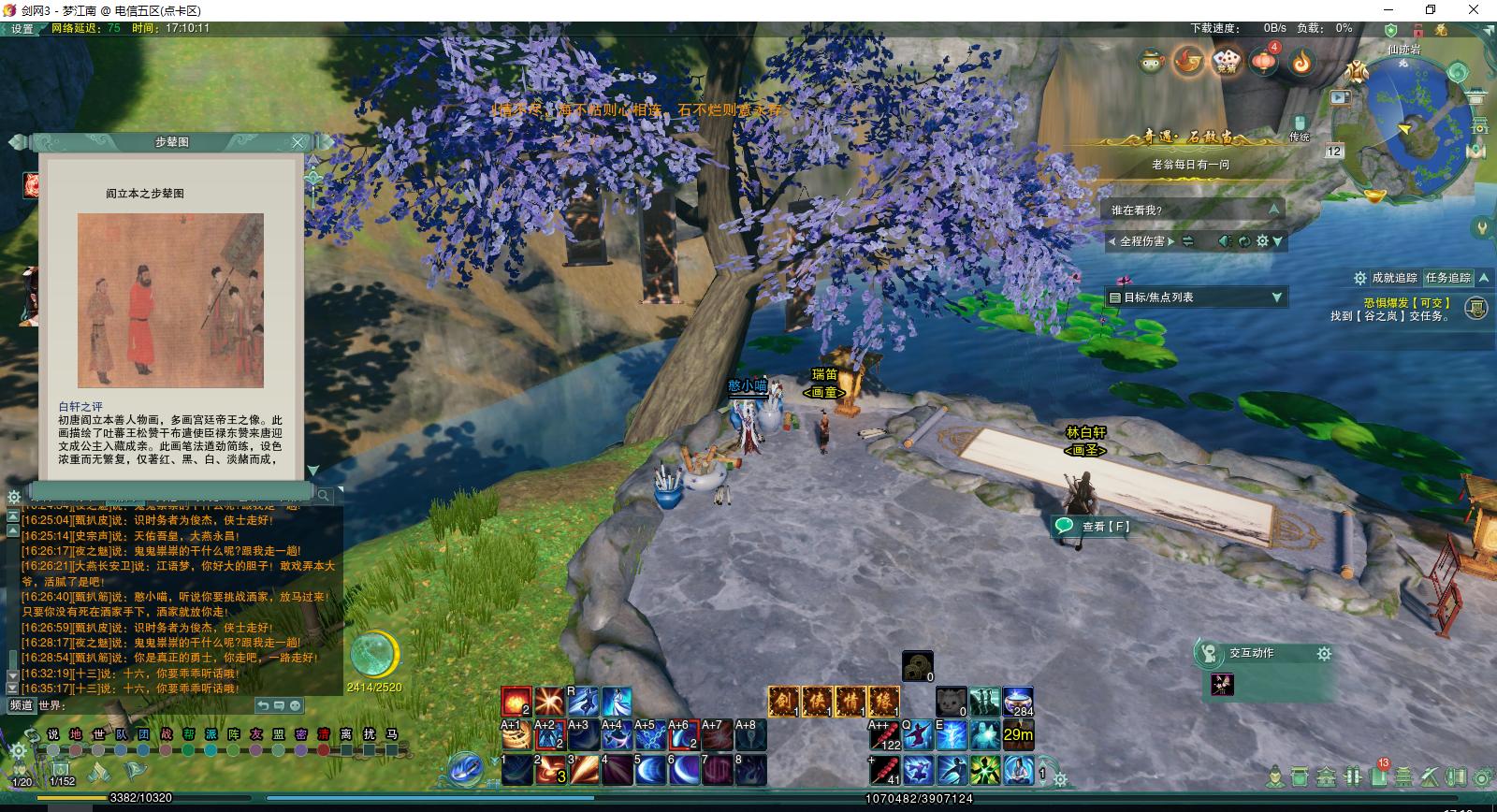Screen dimensions: 1497x812
Task: Collapse the 谁在看我? panel
Action: [1272, 210]
